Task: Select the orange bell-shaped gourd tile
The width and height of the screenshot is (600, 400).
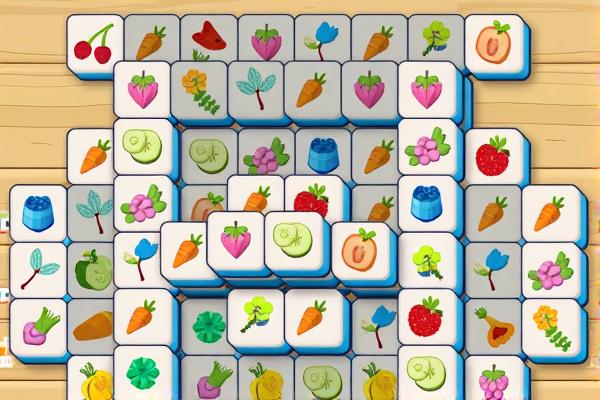Action: (493, 326)
